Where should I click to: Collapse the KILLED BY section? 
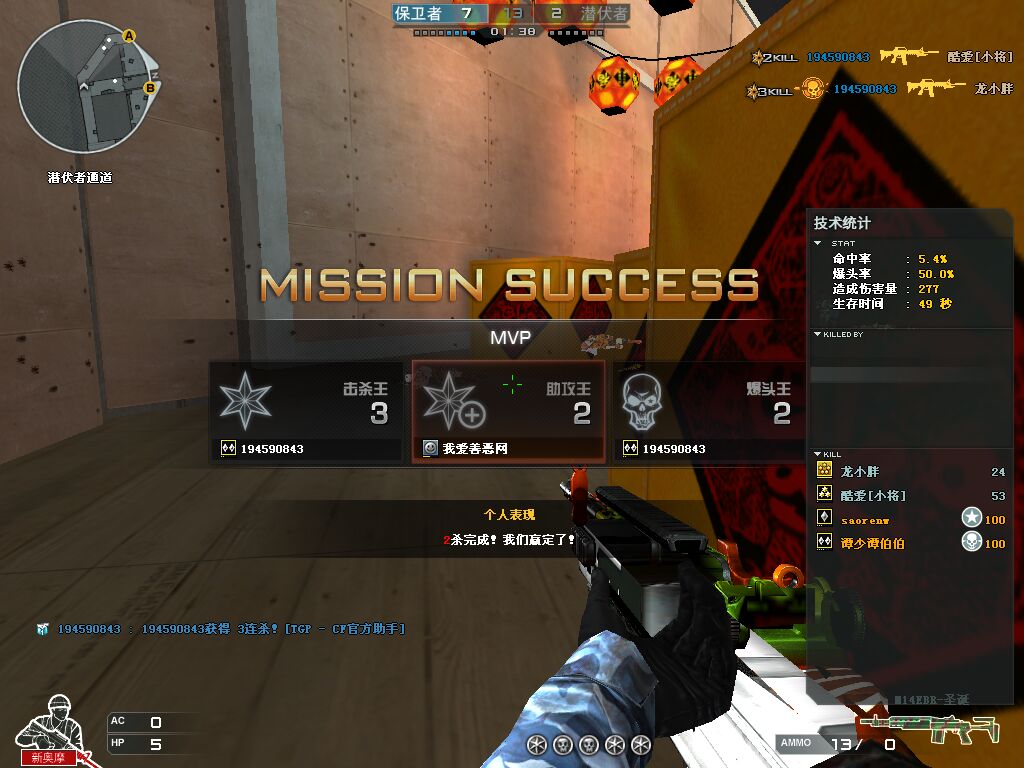tap(818, 334)
